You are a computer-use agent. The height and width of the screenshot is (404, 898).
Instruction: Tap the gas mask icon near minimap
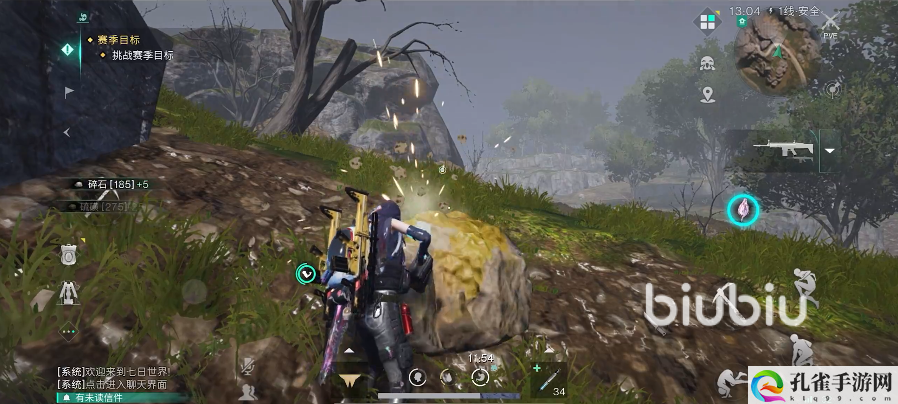pyautogui.click(x=708, y=64)
